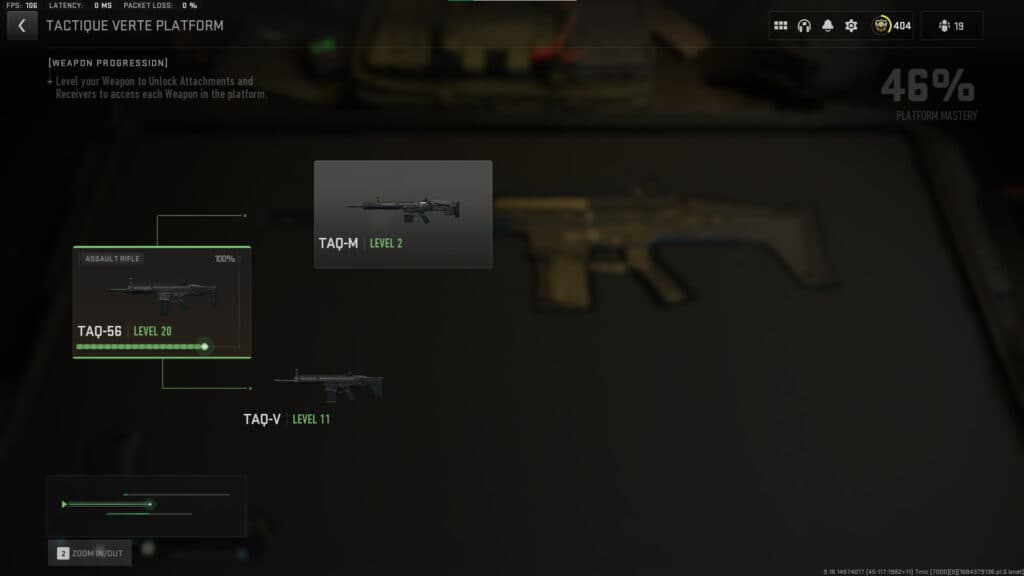Viewport: 1024px width, 576px height.
Task: Open the player profile showing 404
Action: [892, 26]
